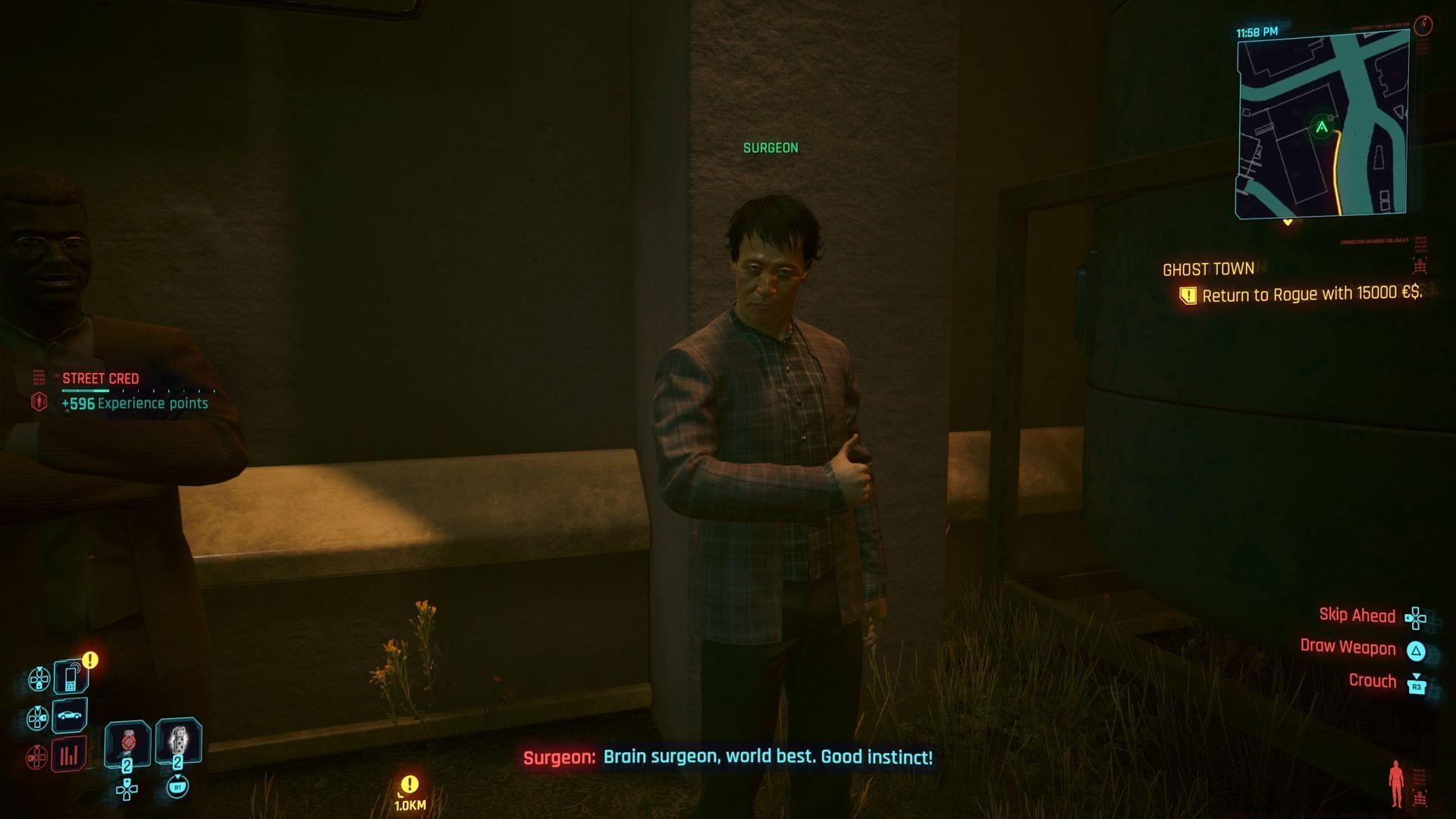Click the SURGEON nameplate above the NPC
This screenshot has height=819, width=1456.
(x=770, y=147)
